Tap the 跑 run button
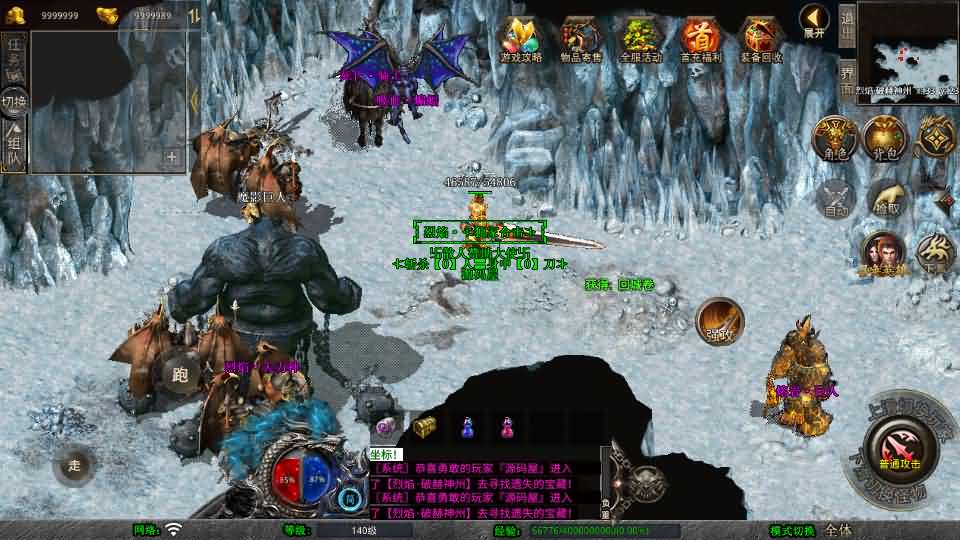This screenshot has height=540, width=960. [x=181, y=374]
